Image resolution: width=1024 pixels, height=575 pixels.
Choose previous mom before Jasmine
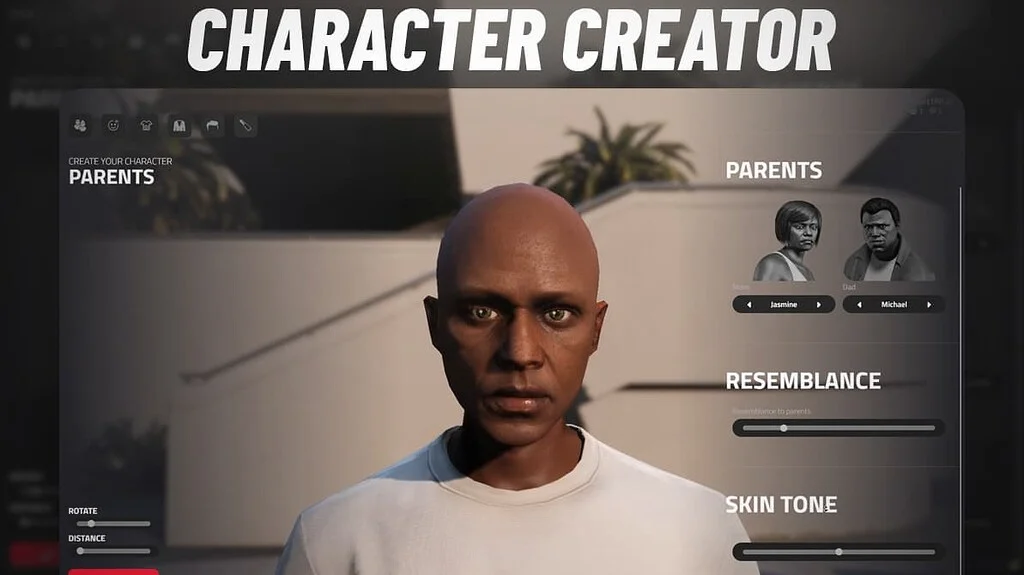[x=745, y=304]
